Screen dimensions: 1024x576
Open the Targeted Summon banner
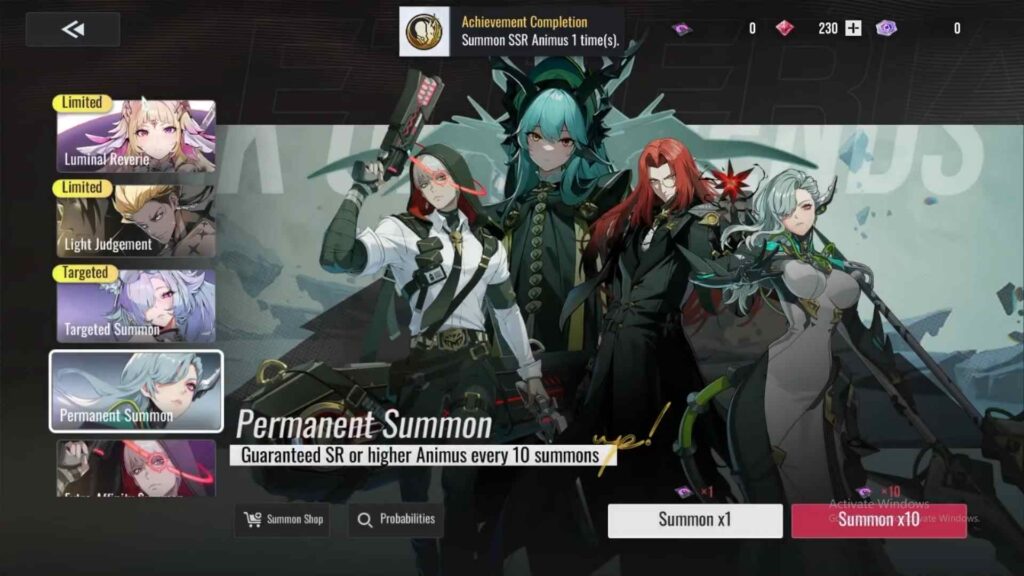coord(136,305)
